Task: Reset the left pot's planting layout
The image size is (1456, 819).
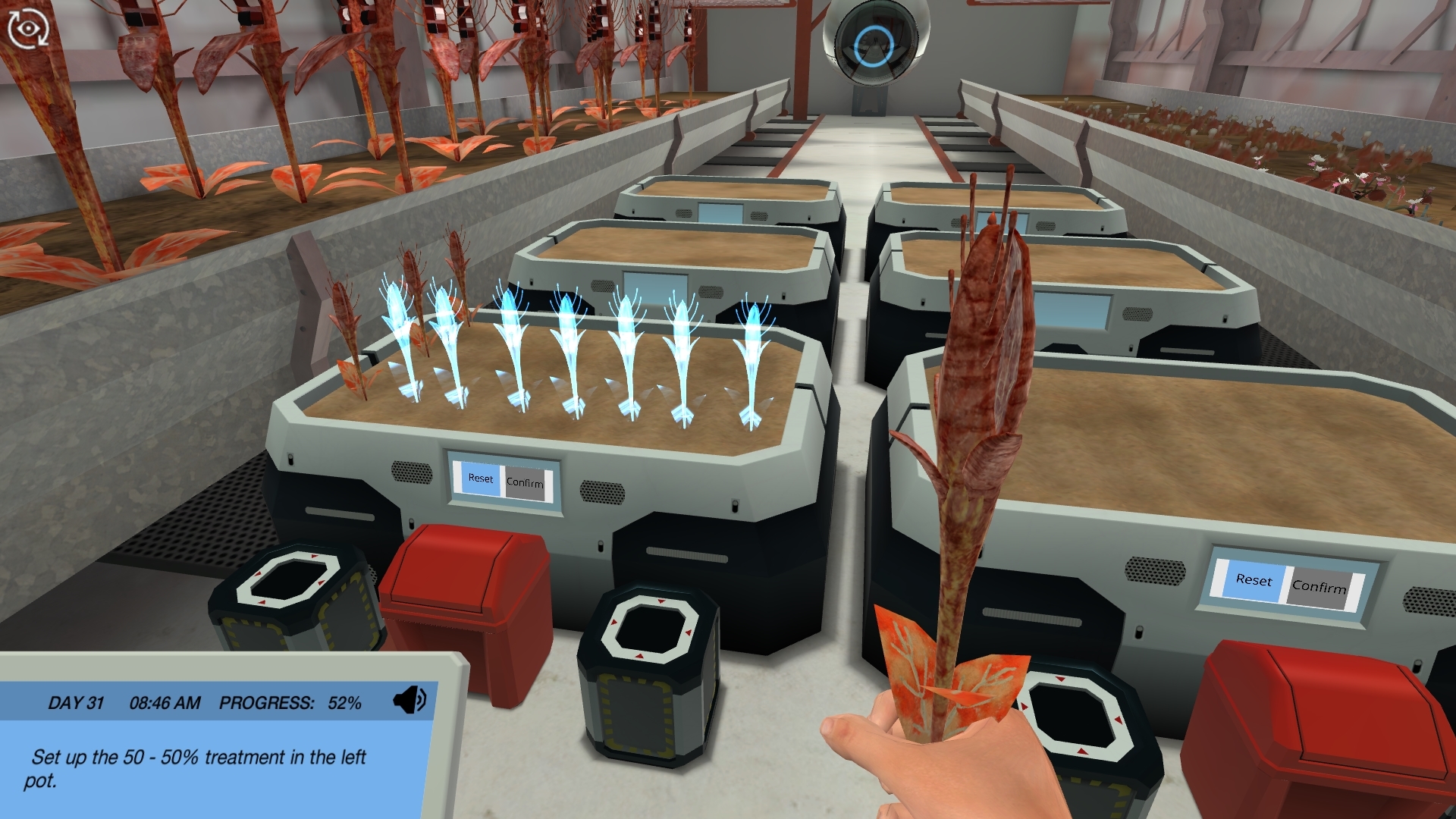Action: (x=481, y=479)
